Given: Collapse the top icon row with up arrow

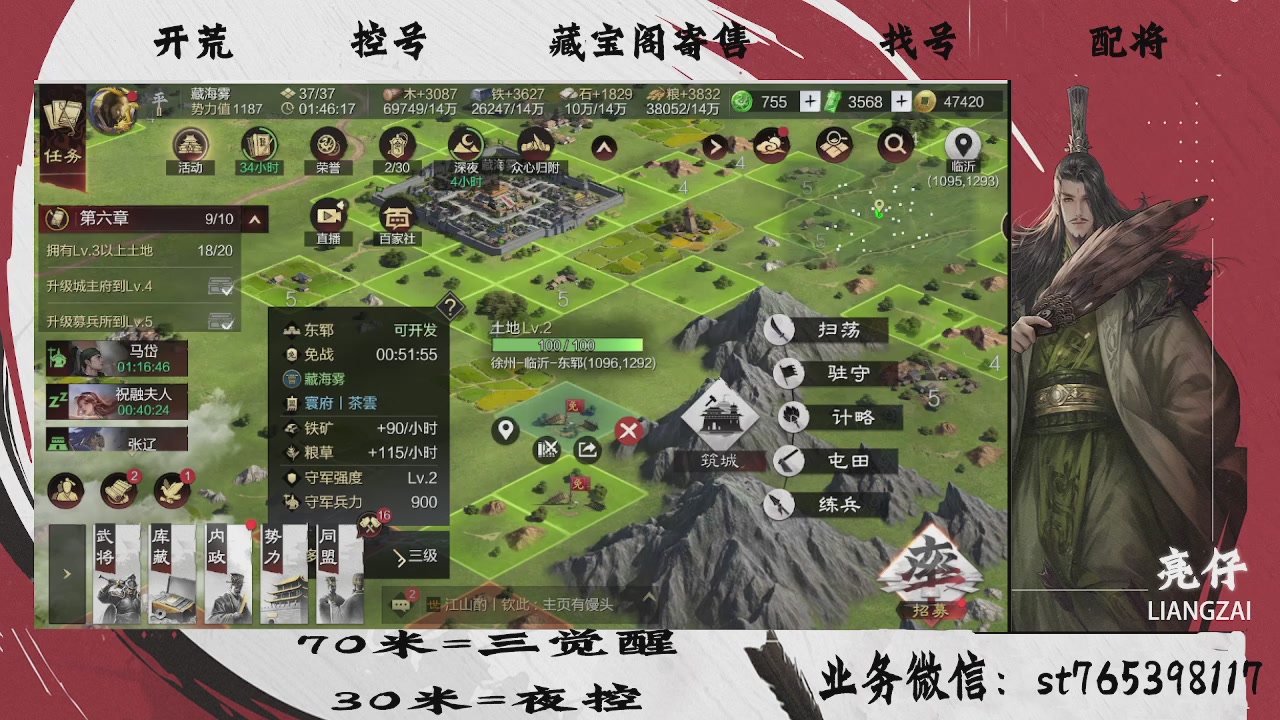Looking at the screenshot, I should tap(602, 145).
